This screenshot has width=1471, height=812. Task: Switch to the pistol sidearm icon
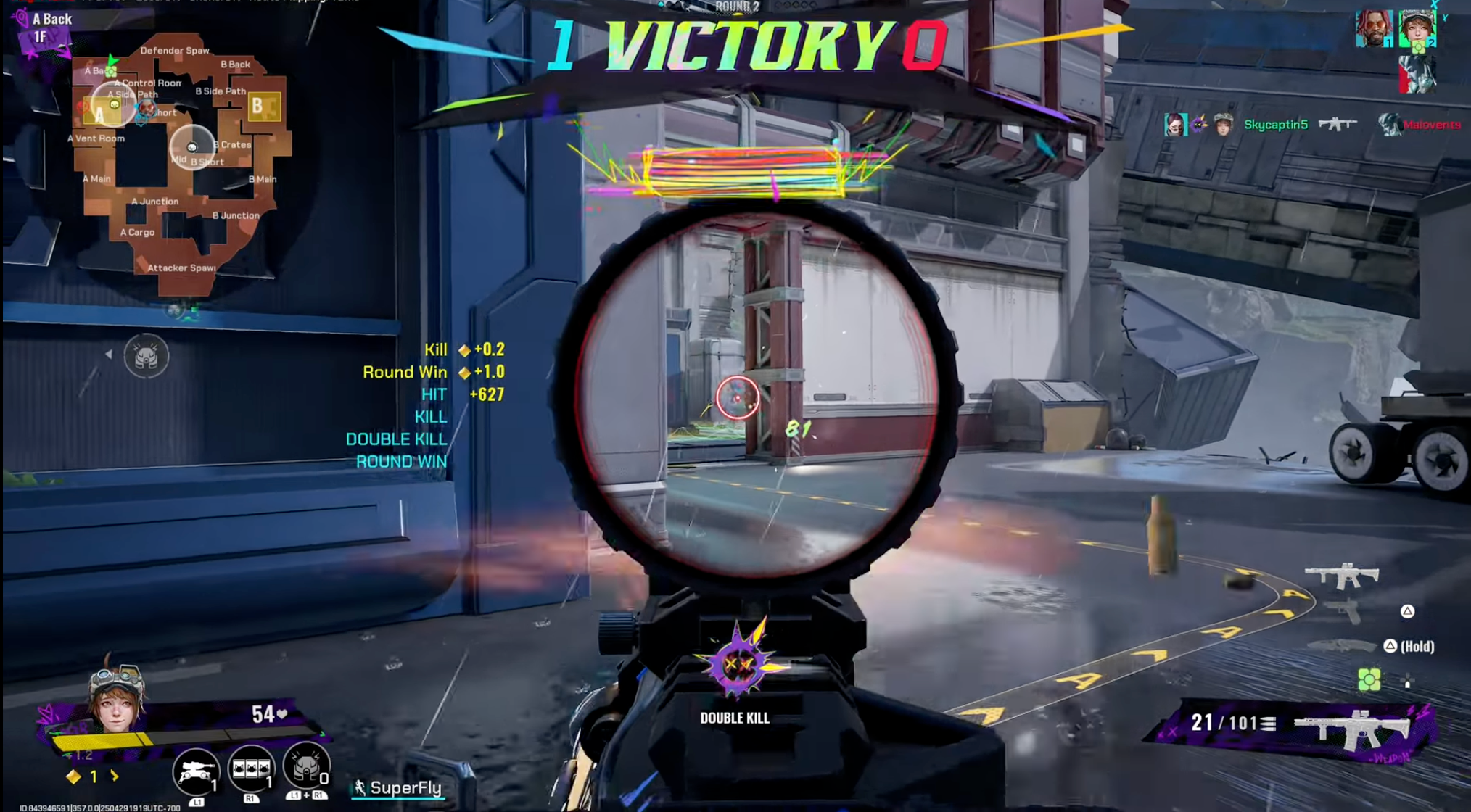tap(1343, 613)
